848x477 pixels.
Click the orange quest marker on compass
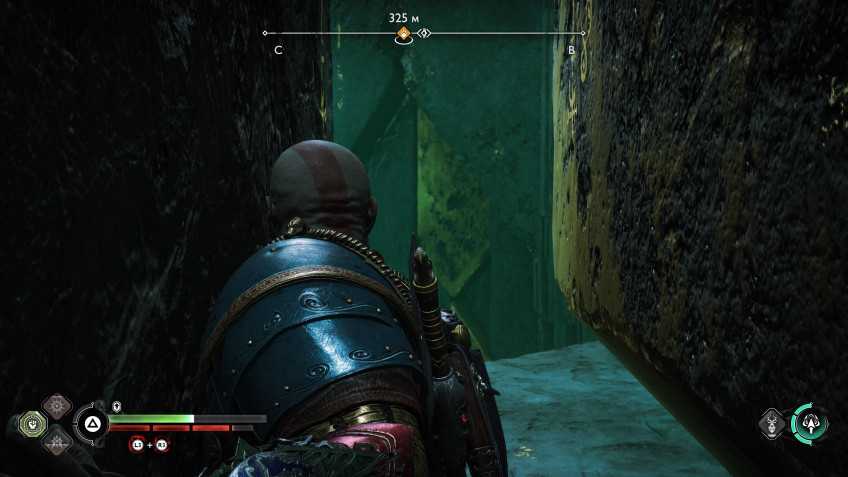(404, 34)
